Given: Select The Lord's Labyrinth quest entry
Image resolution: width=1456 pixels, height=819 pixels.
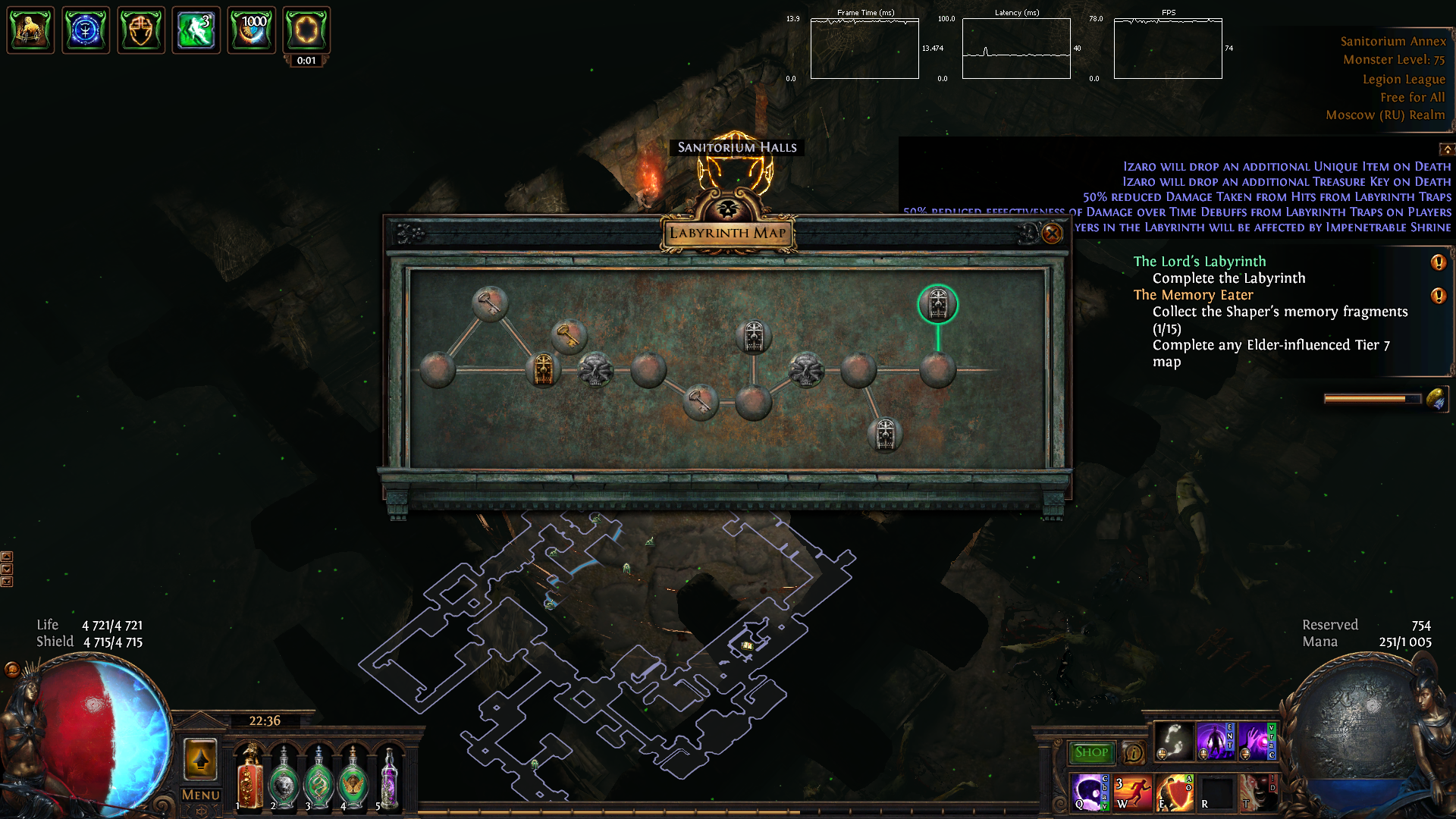Looking at the screenshot, I should click(x=1199, y=262).
